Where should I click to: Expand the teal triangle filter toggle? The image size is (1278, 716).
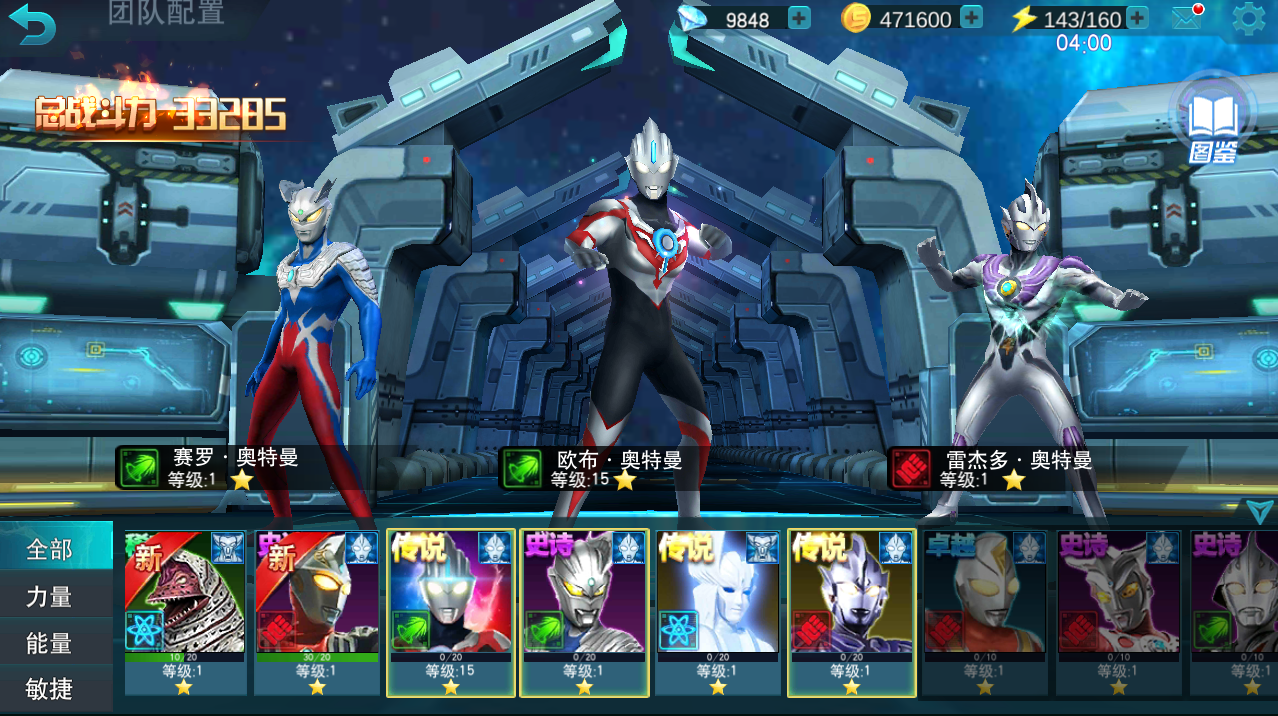(x=1259, y=511)
